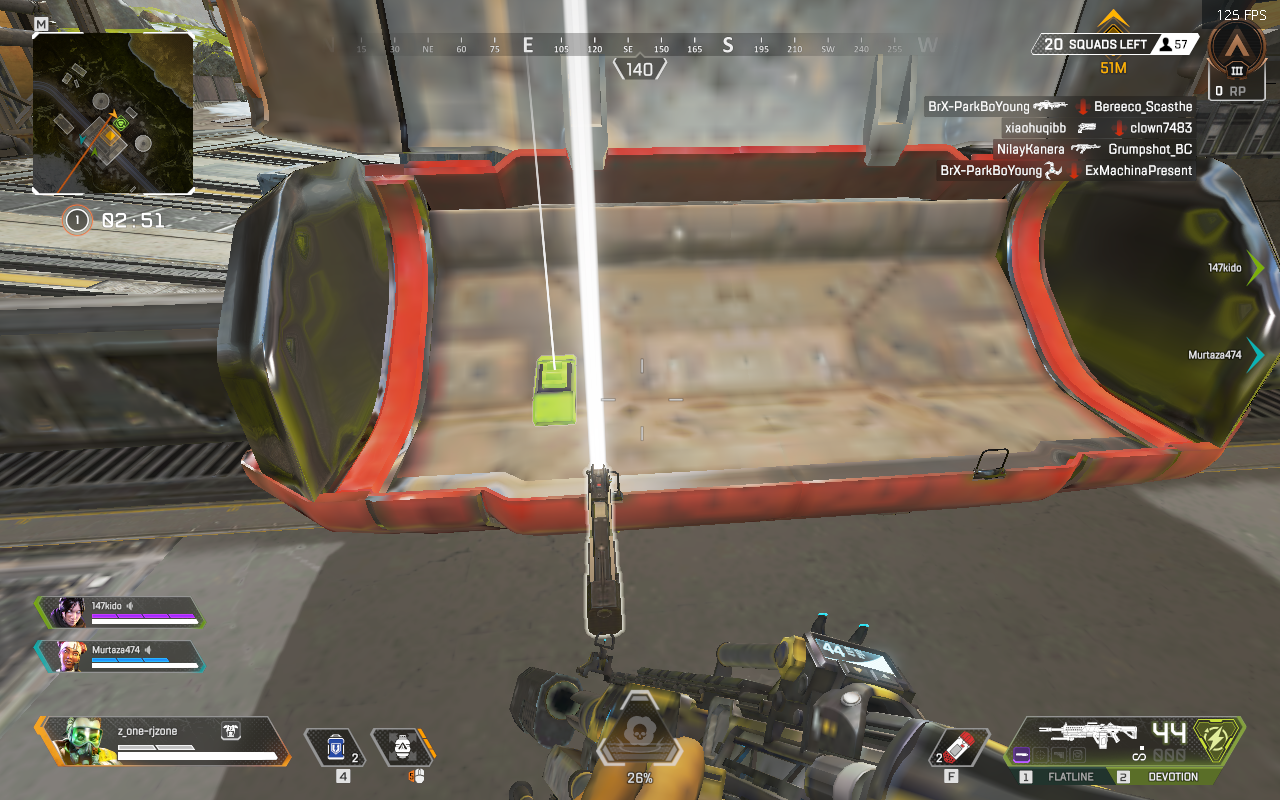Click the compass bearing strip

[x=639, y=46]
